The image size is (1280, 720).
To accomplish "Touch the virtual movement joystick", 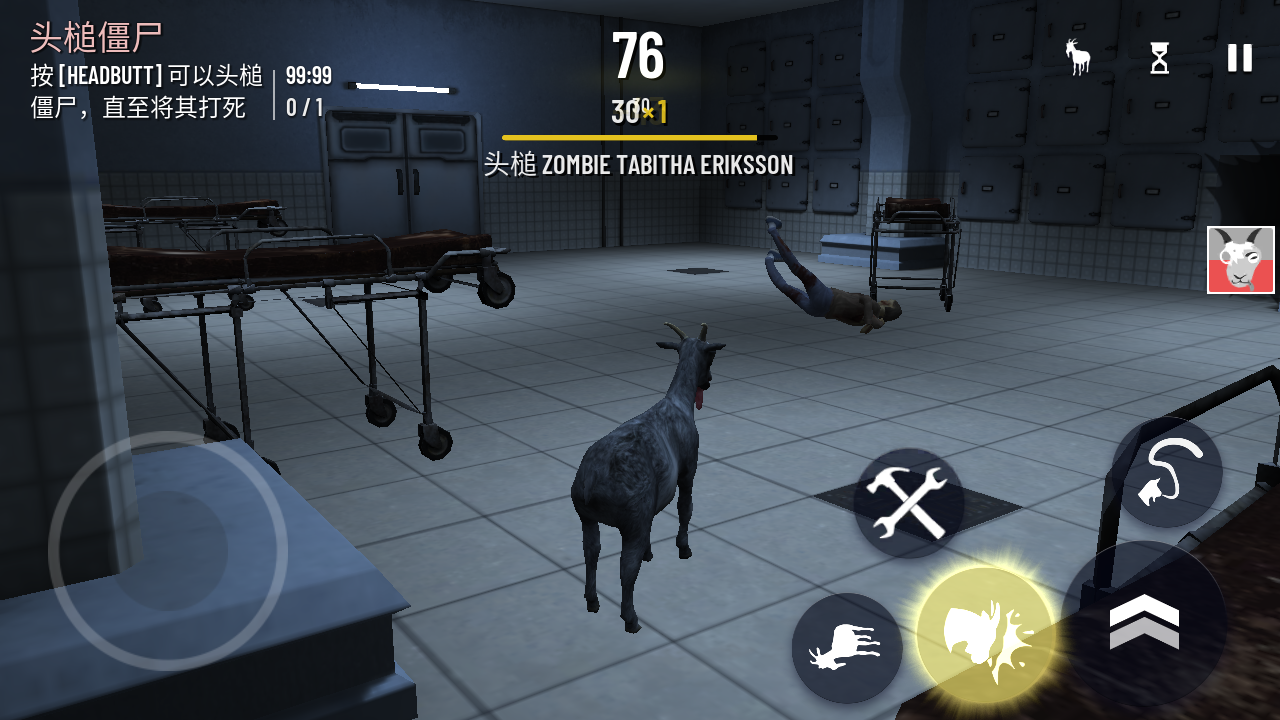I will (168, 550).
